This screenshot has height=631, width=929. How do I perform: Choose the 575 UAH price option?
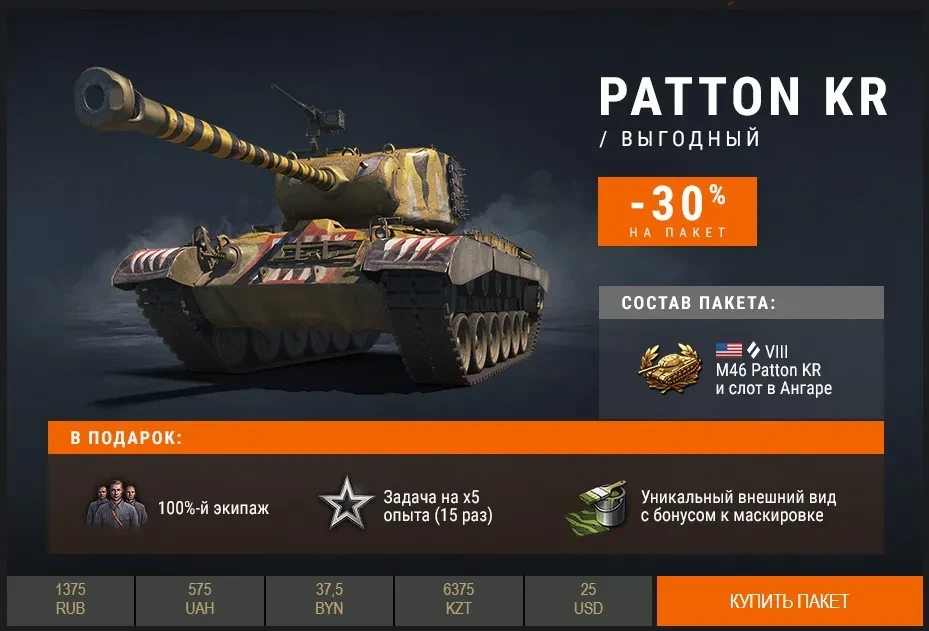click(200, 601)
